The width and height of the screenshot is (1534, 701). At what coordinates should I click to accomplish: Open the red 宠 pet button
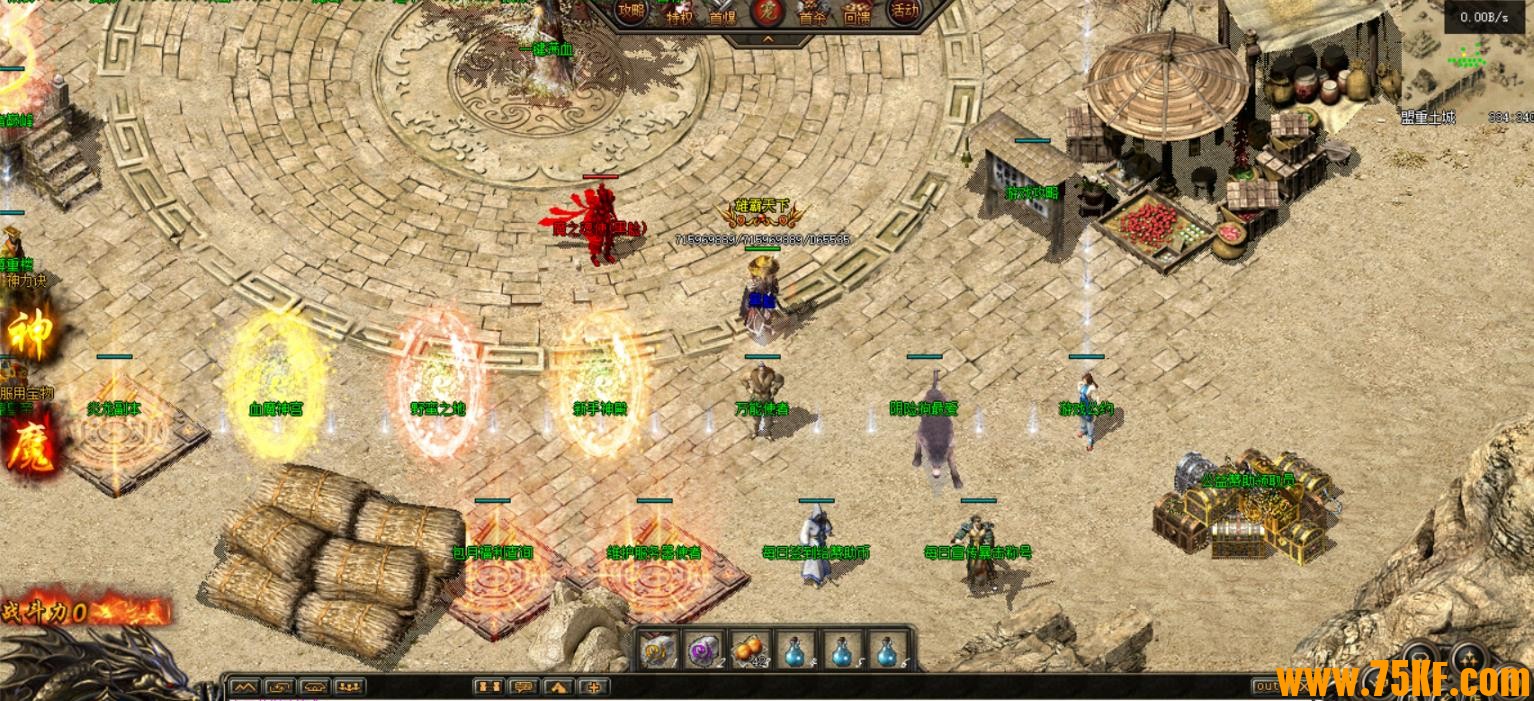click(767, 12)
